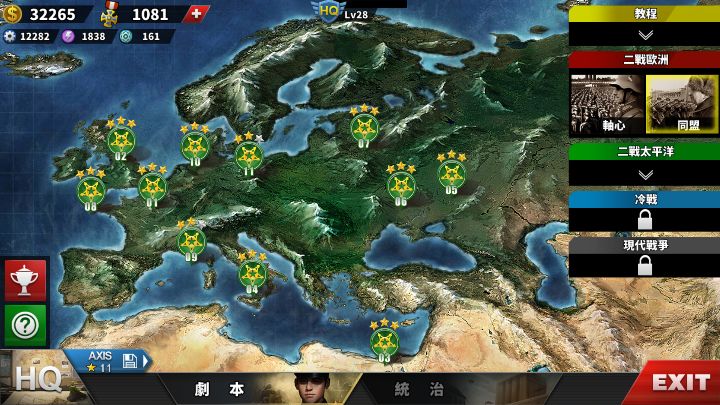Select mission marker 02
Viewport: 720px width, 405px height.
pos(121,141)
